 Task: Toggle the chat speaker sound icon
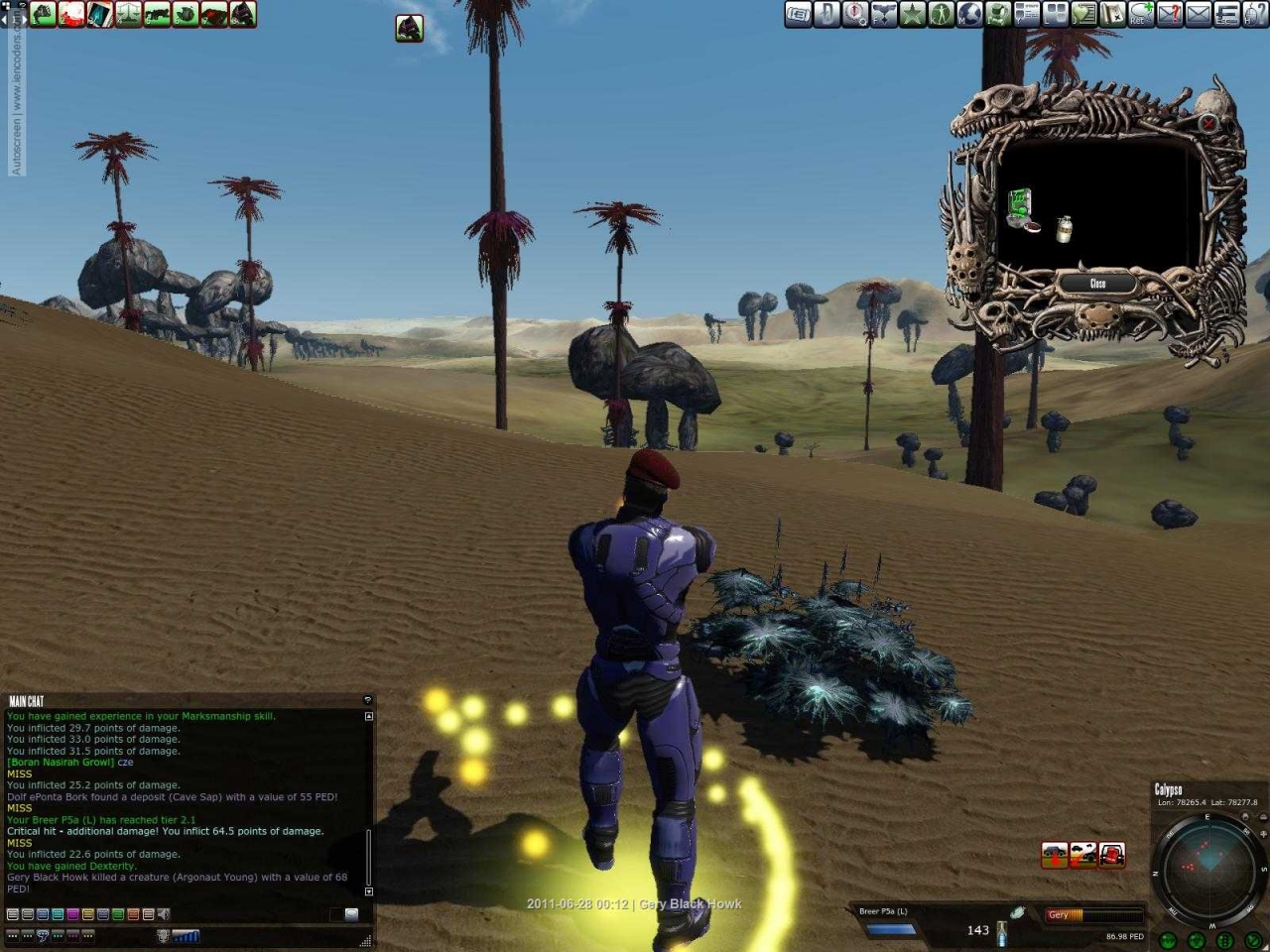point(164,914)
